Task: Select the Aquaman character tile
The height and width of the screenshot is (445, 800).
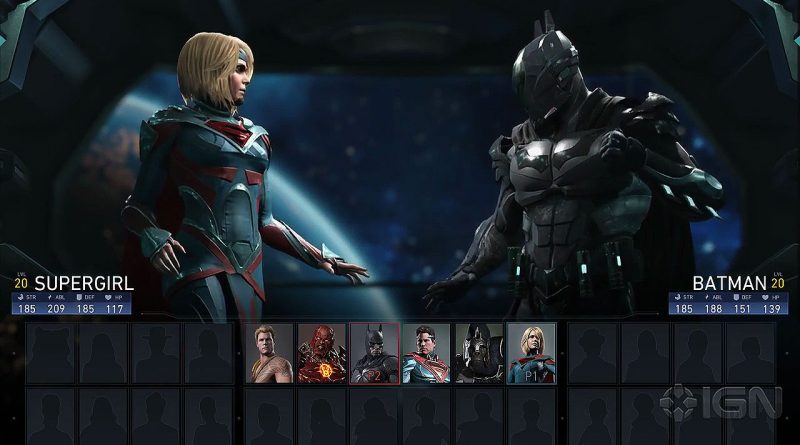Action: pyautogui.click(x=270, y=353)
